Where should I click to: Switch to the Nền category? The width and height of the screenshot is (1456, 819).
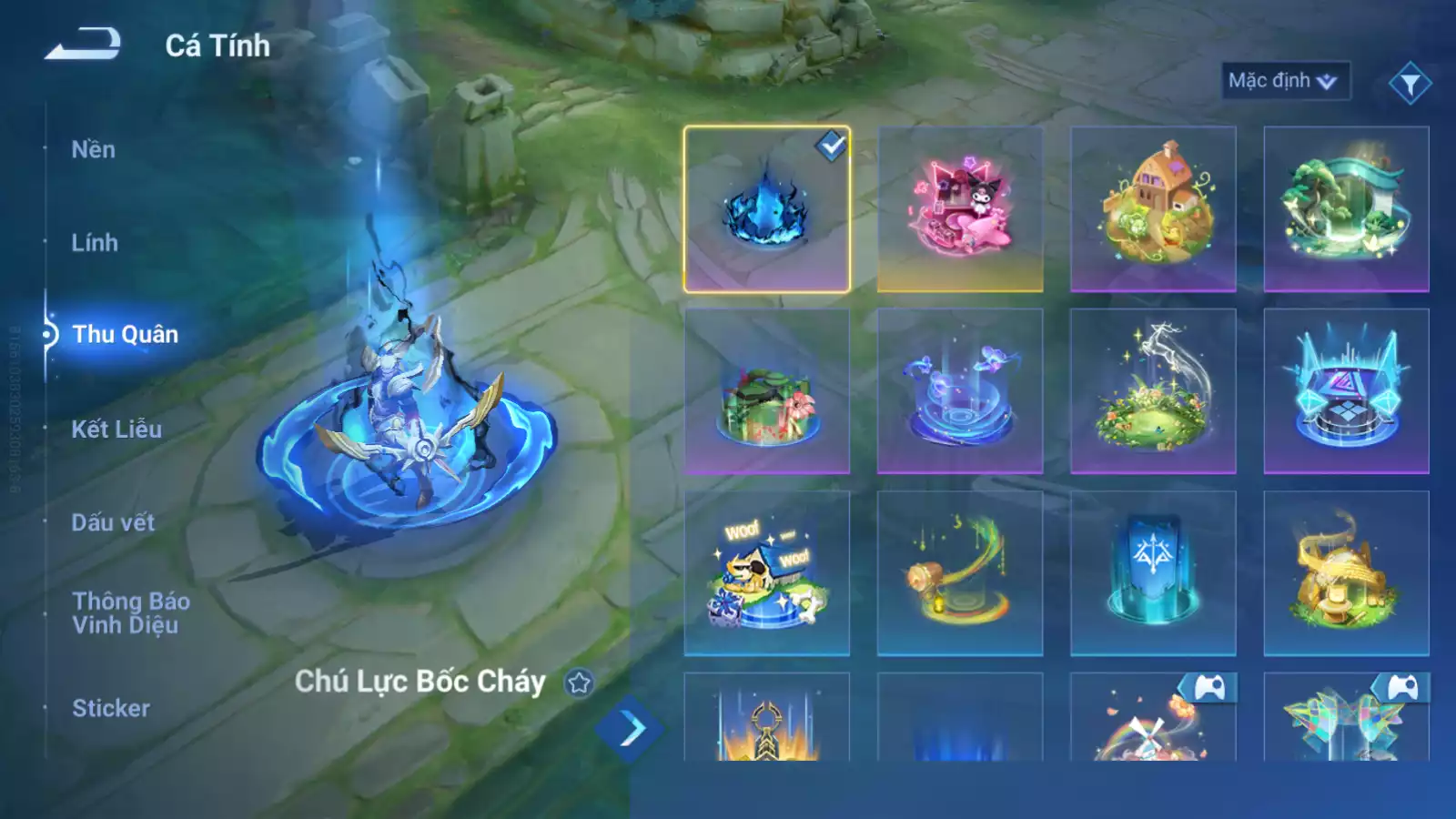click(94, 149)
